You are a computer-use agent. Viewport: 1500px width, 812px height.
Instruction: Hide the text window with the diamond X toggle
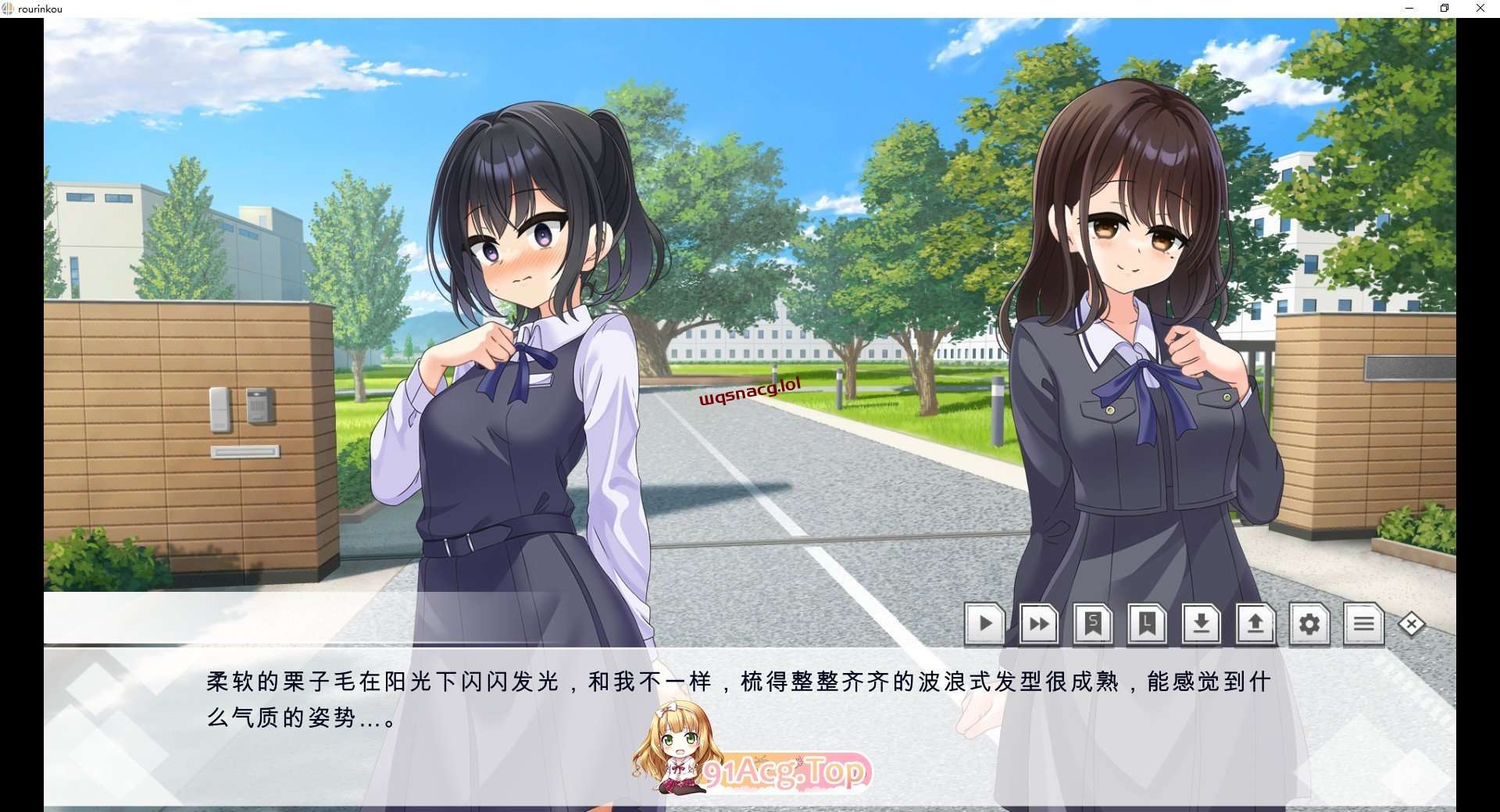(x=1412, y=624)
